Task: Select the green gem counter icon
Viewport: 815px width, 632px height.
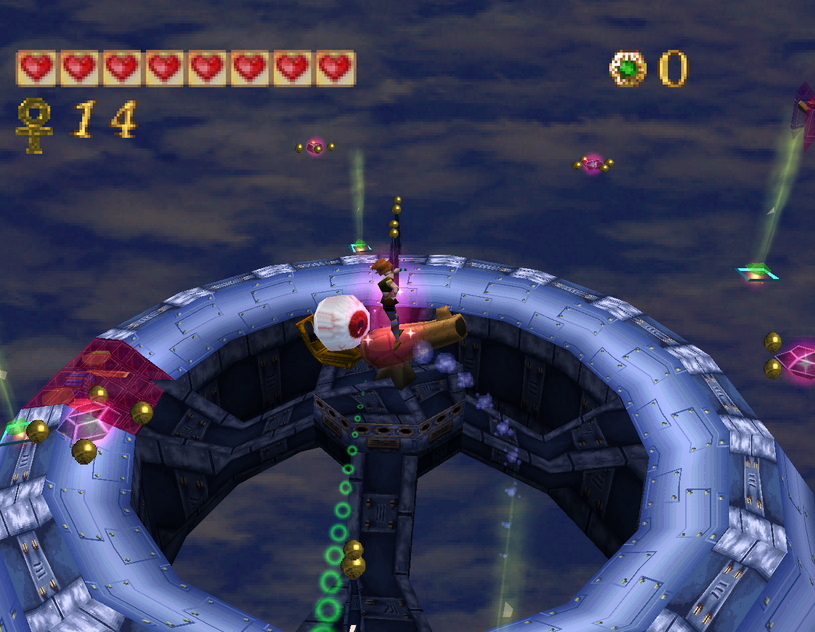Action: point(627,69)
